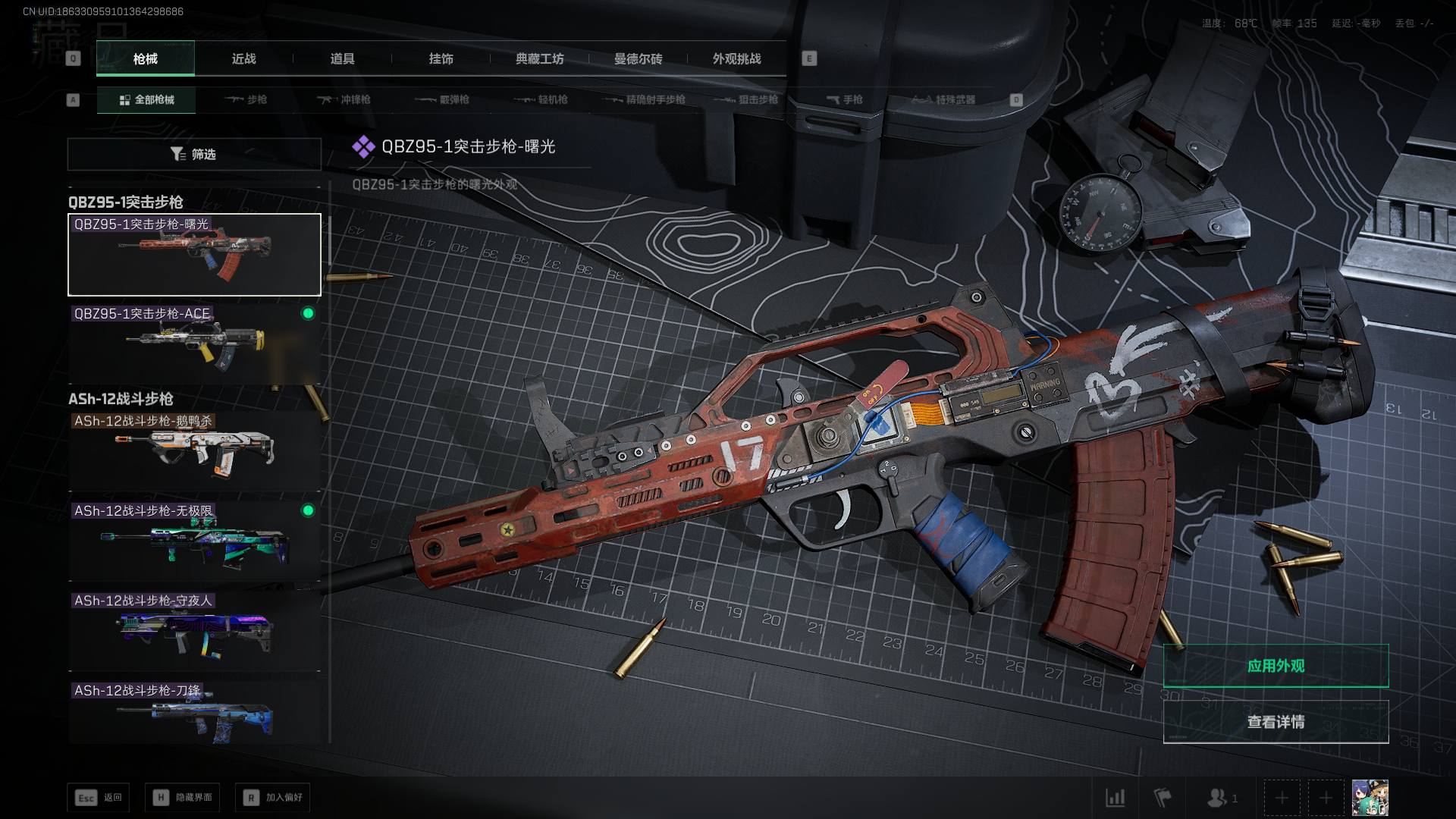Viewport: 1456px width, 819px height.
Task: Open the 曼德尔砖 tab
Action: tap(638, 59)
